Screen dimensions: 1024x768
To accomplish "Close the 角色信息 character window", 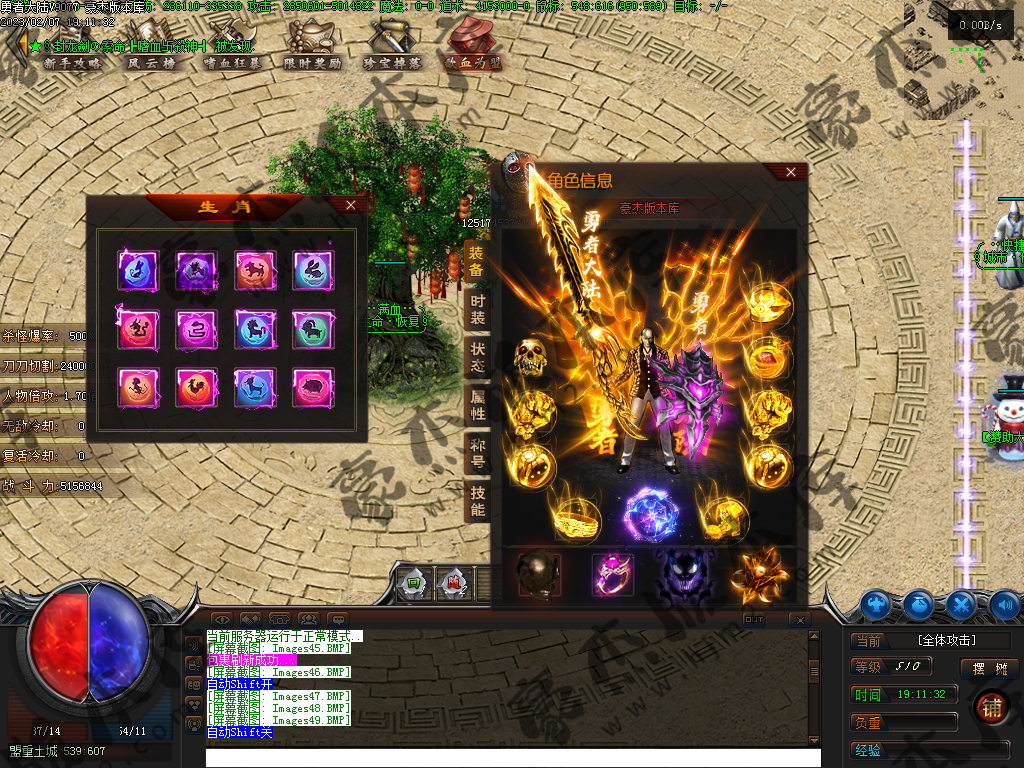I will [791, 172].
